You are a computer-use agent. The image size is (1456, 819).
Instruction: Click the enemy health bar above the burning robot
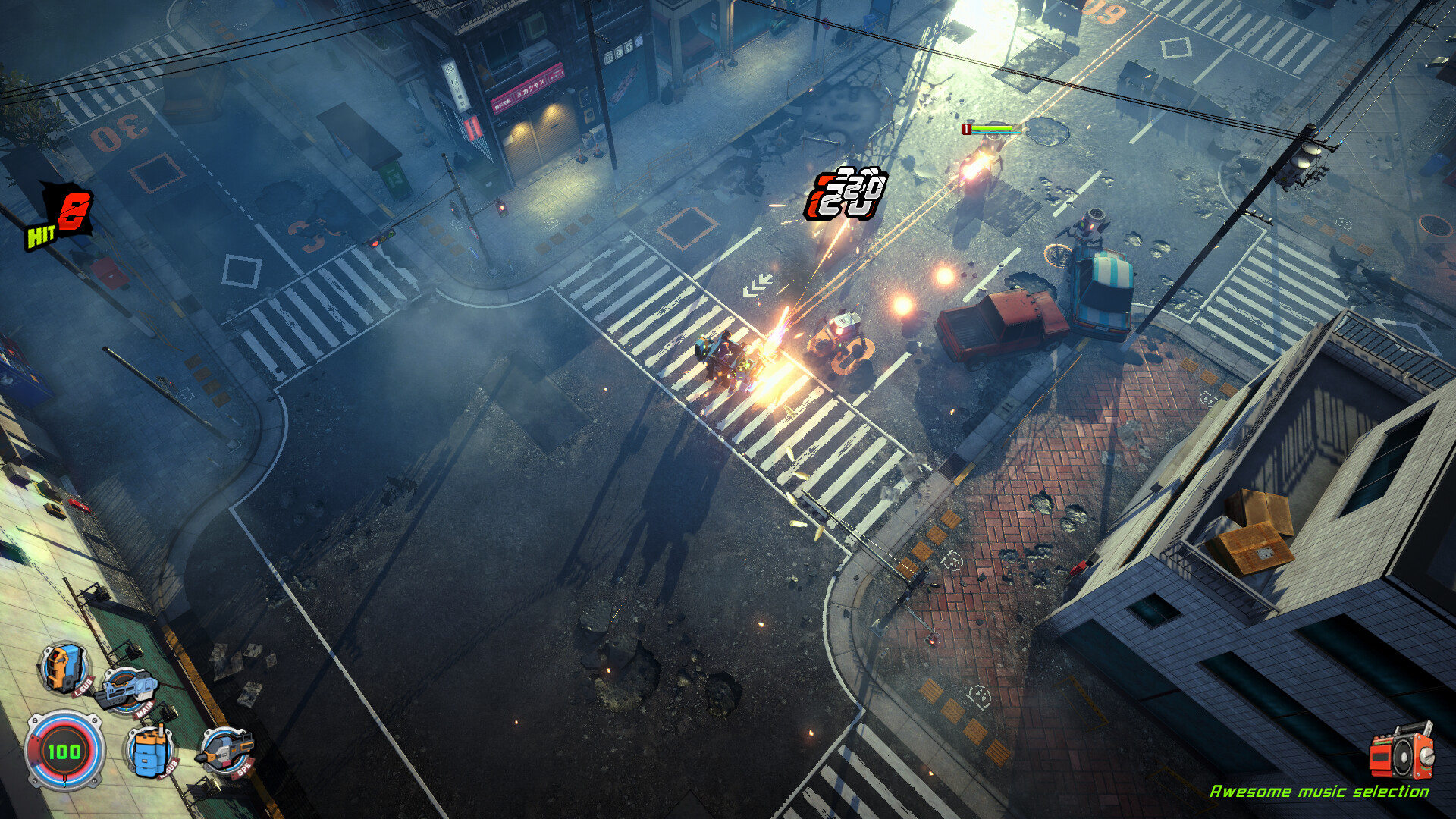(x=993, y=129)
